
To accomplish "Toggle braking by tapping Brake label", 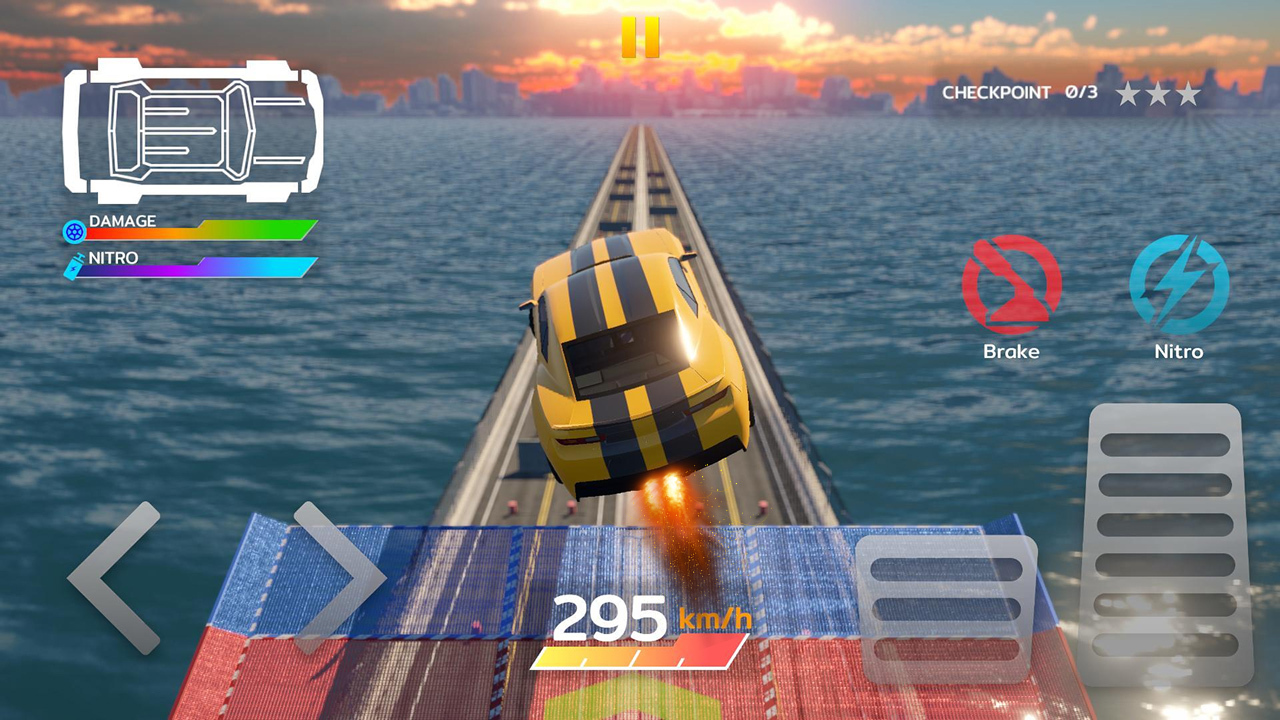I will click(x=1012, y=351).
